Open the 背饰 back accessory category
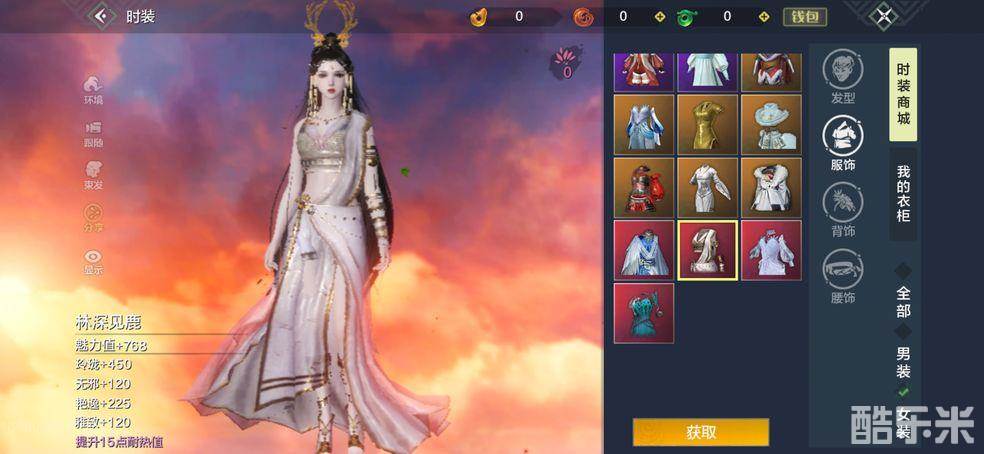The width and height of the screenshot is (984, 454). coord(842,209)
